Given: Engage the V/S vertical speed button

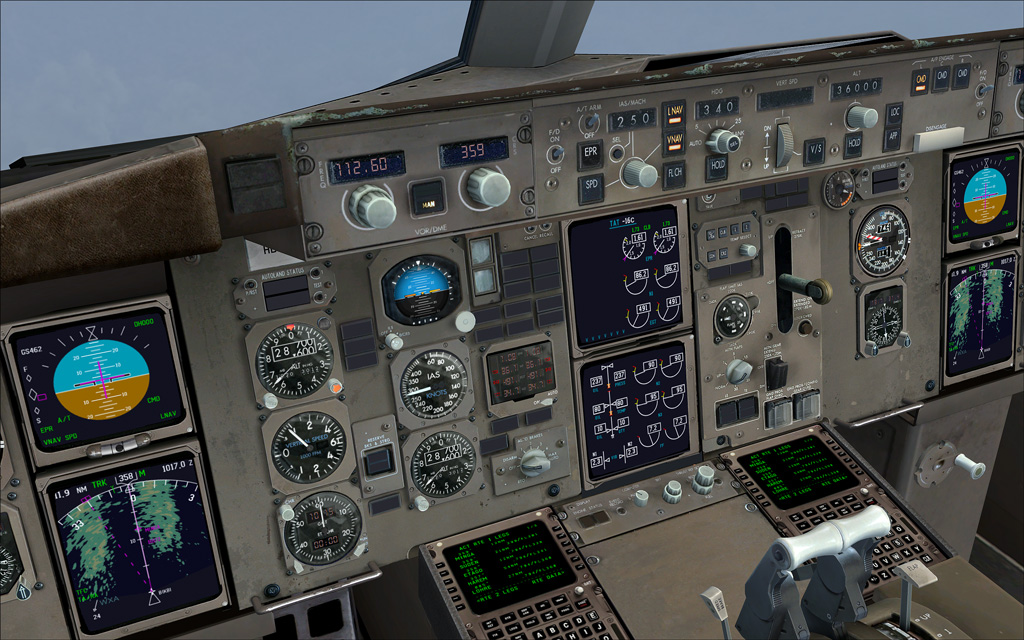Looking at the screenshot, I should tap(814, 151).
